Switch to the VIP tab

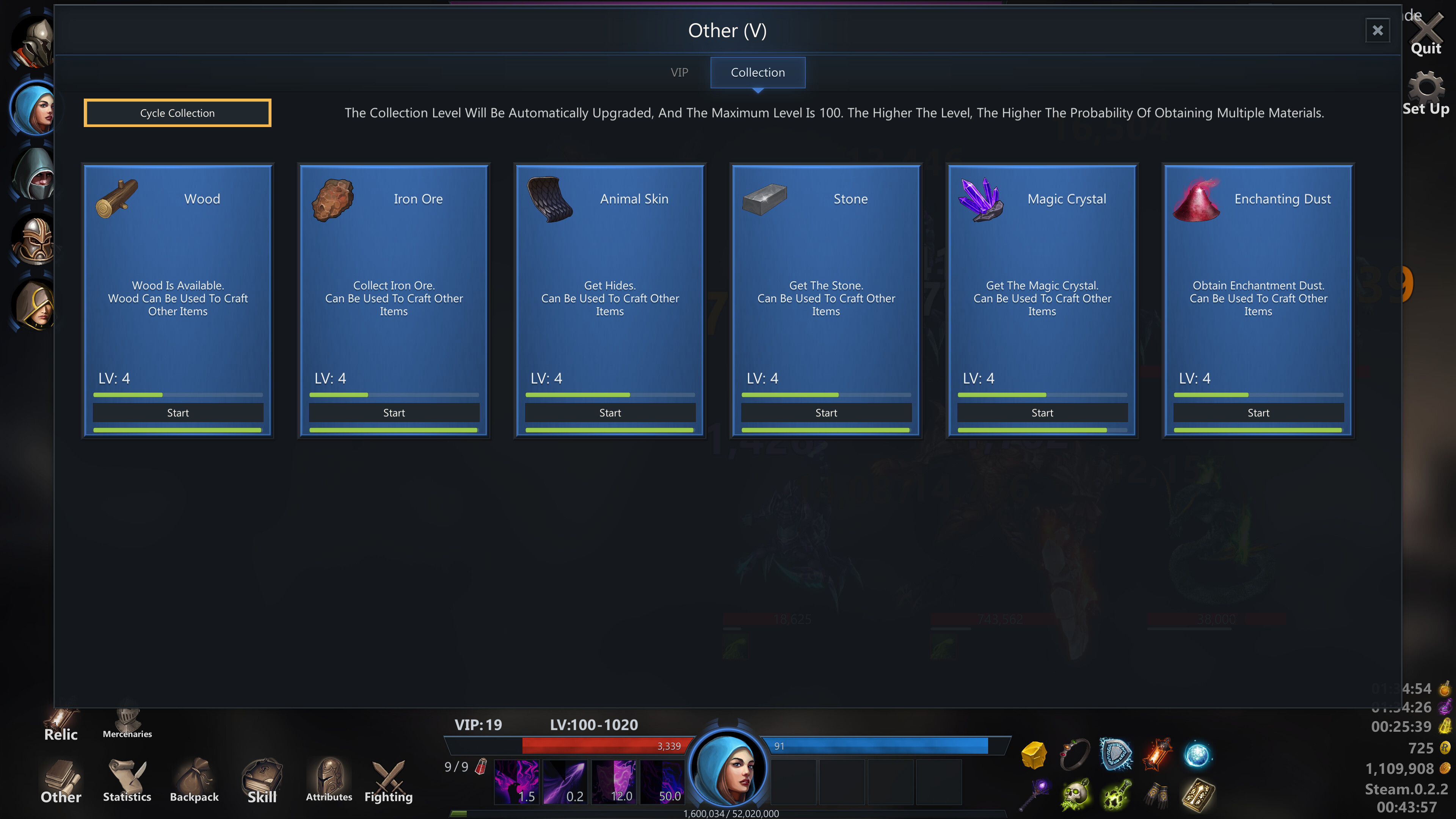679,72
